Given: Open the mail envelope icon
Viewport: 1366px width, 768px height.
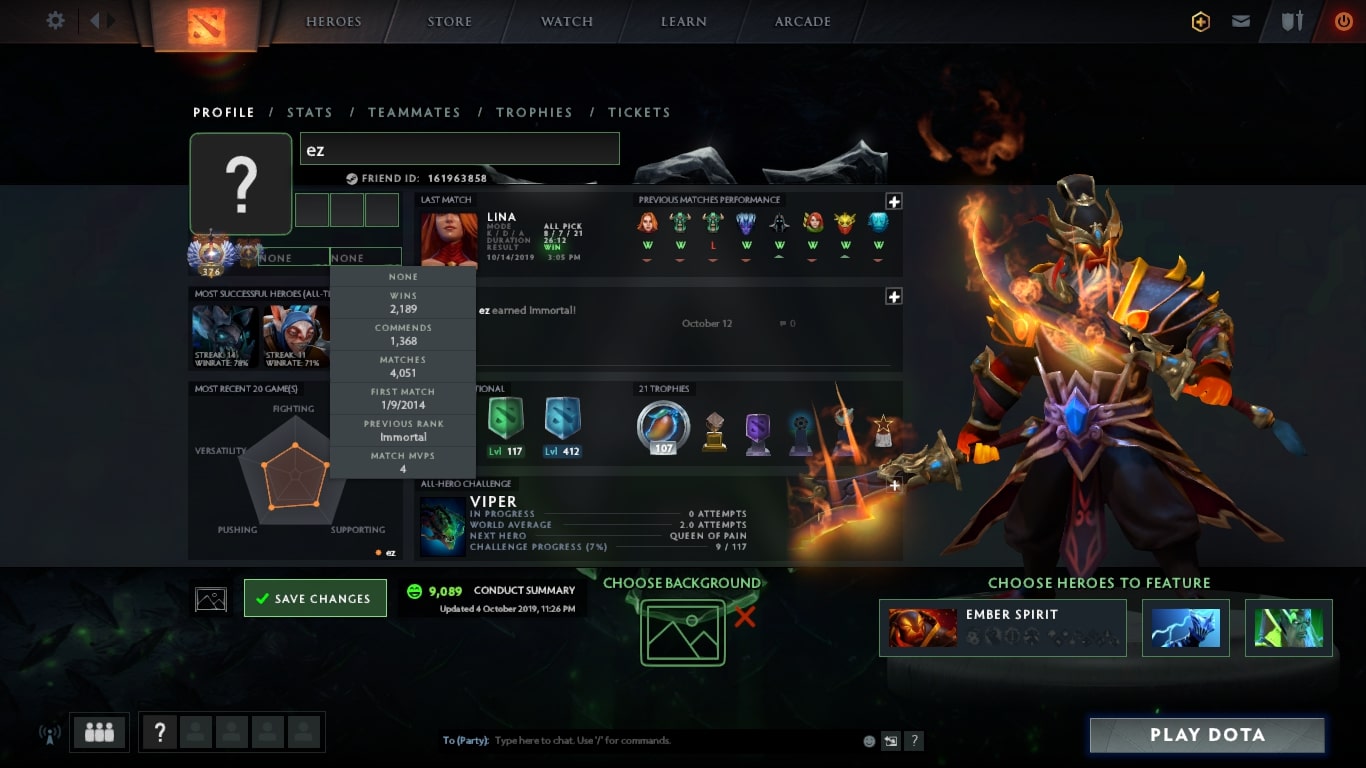Looking at the screenshot, I should point(1241,21).
